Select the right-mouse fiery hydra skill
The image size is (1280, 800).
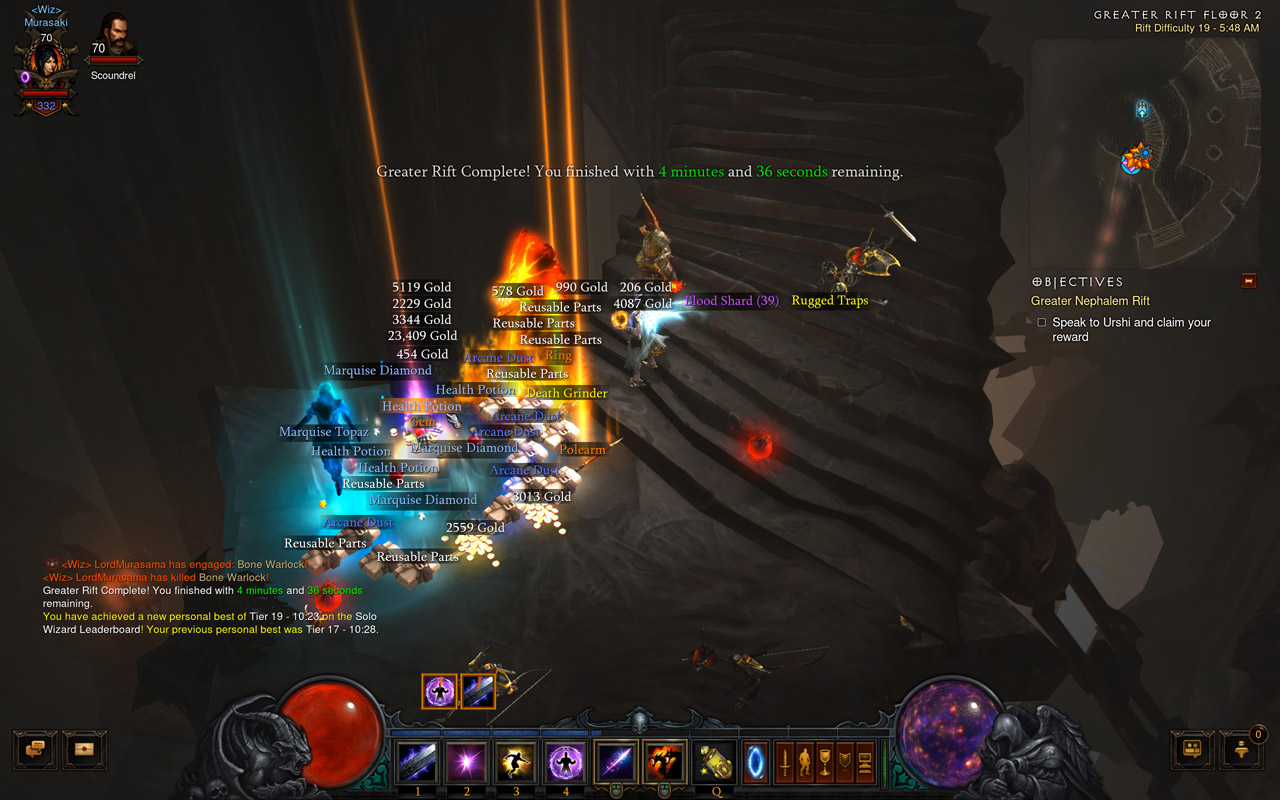tap(665, 763)
